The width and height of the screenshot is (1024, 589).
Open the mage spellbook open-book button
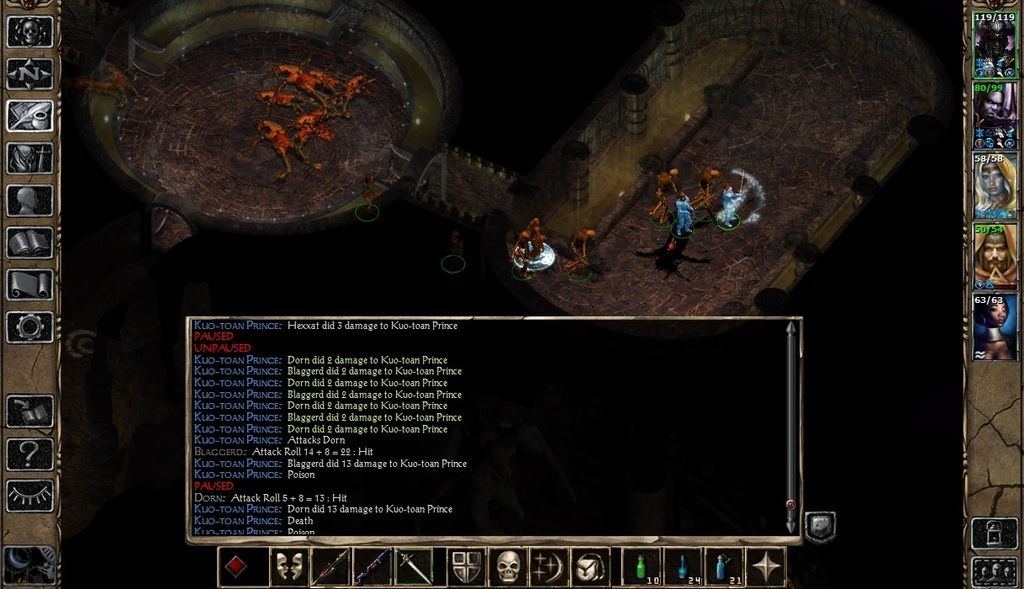(30, 242)
